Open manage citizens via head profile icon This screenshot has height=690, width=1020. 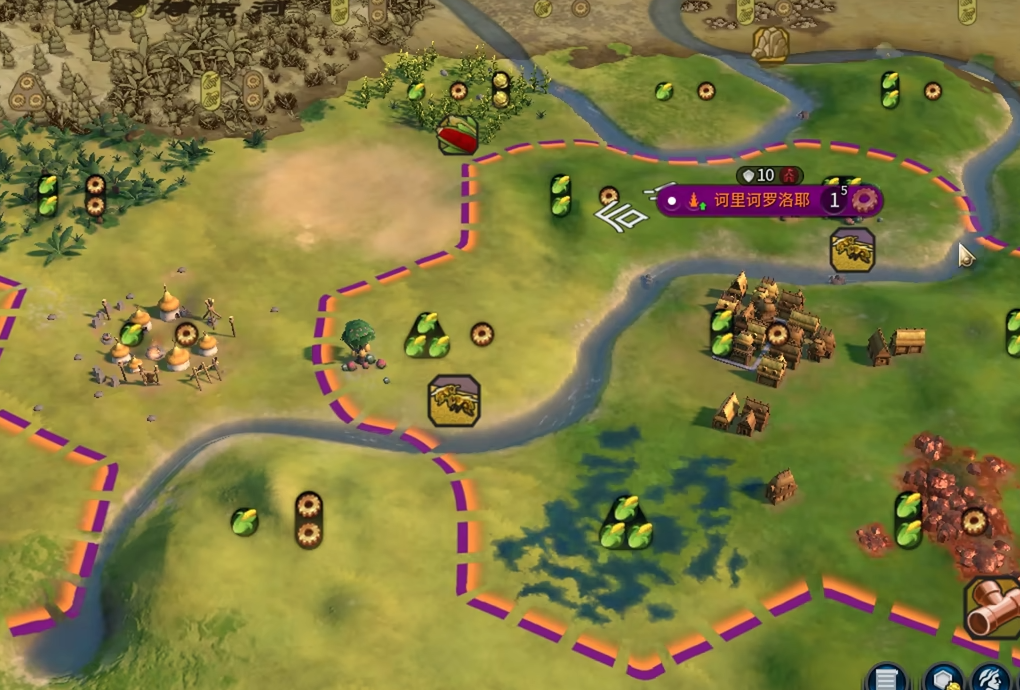992,680
